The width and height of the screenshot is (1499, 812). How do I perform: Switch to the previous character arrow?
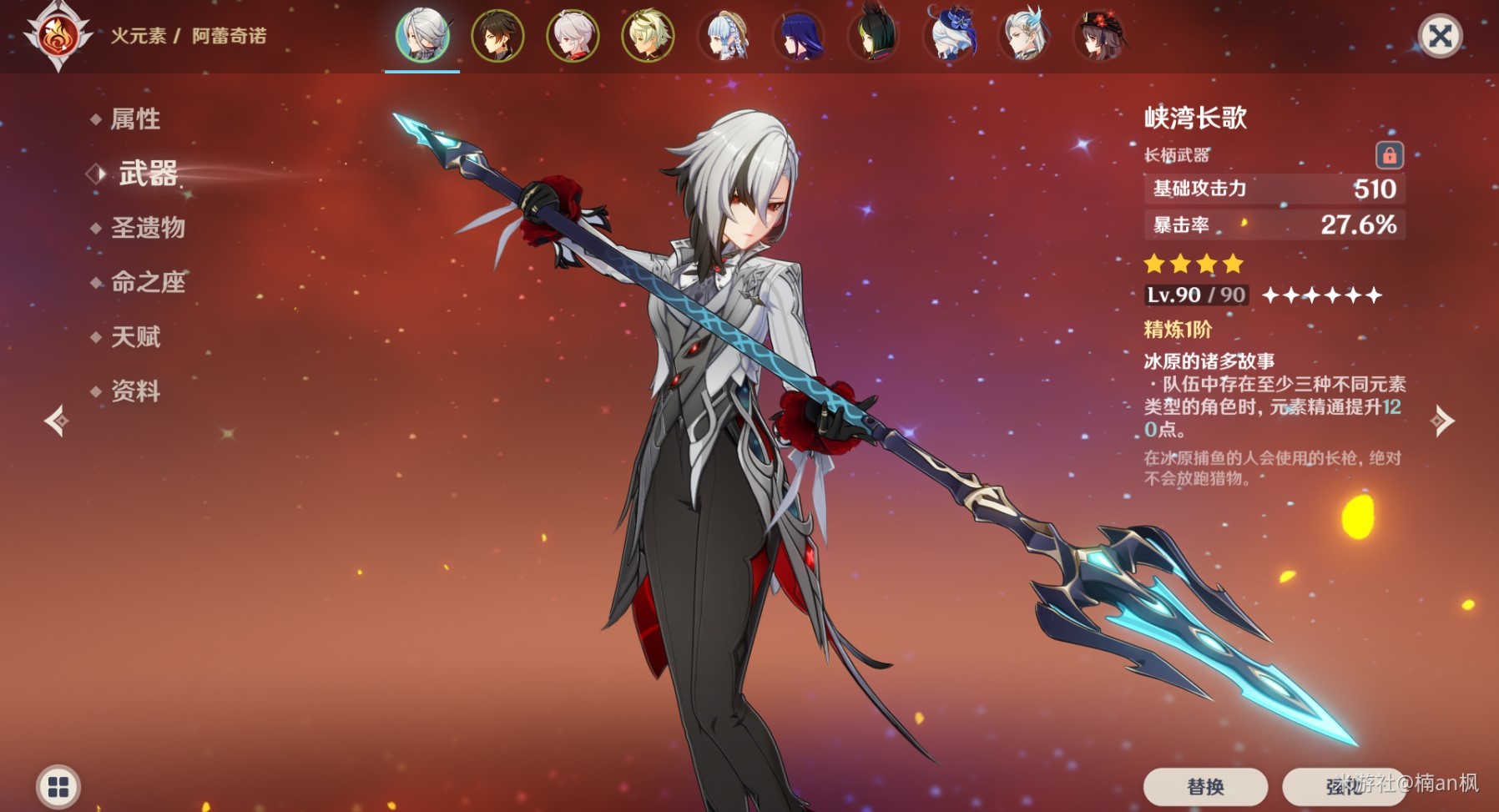point(57,421)
